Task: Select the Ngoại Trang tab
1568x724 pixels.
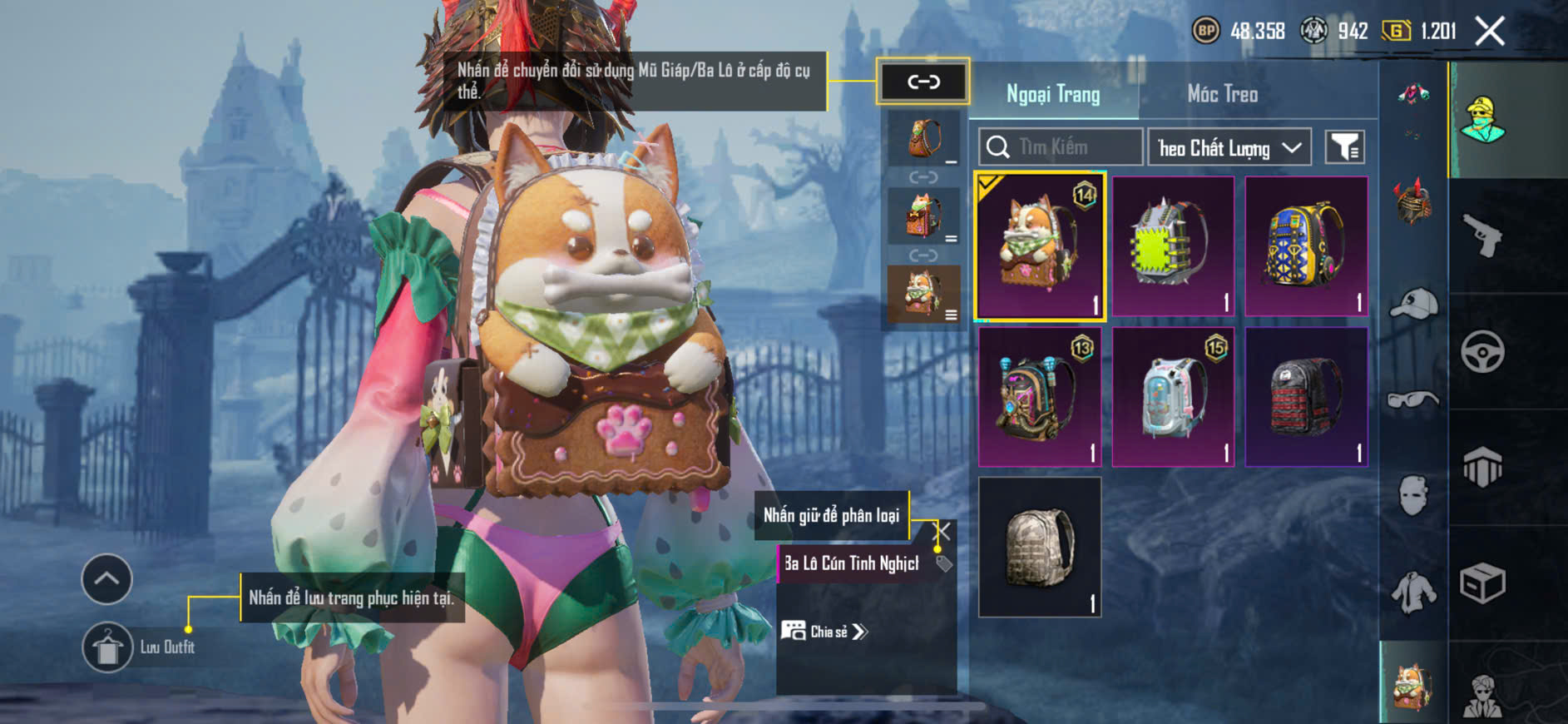Action: coord(1053,94)
